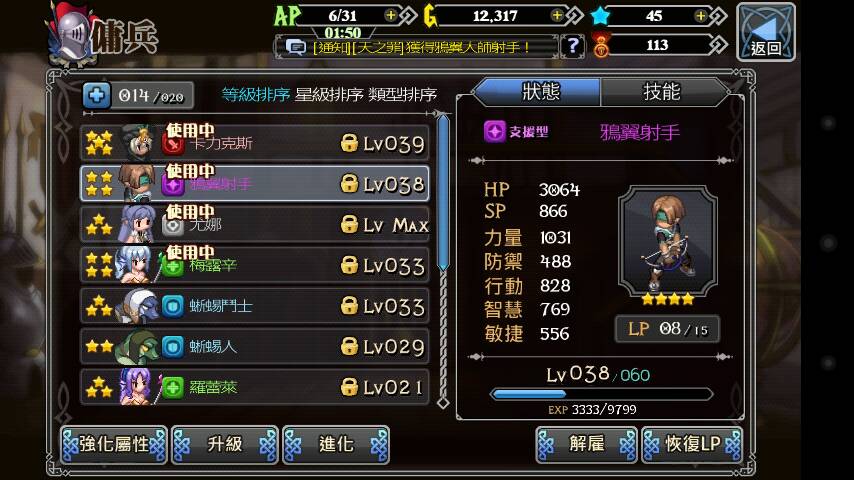This screenshot has height=480, width=854.
Task: Dismiss mercenary with 解雇 button
Action: (586, 444)
